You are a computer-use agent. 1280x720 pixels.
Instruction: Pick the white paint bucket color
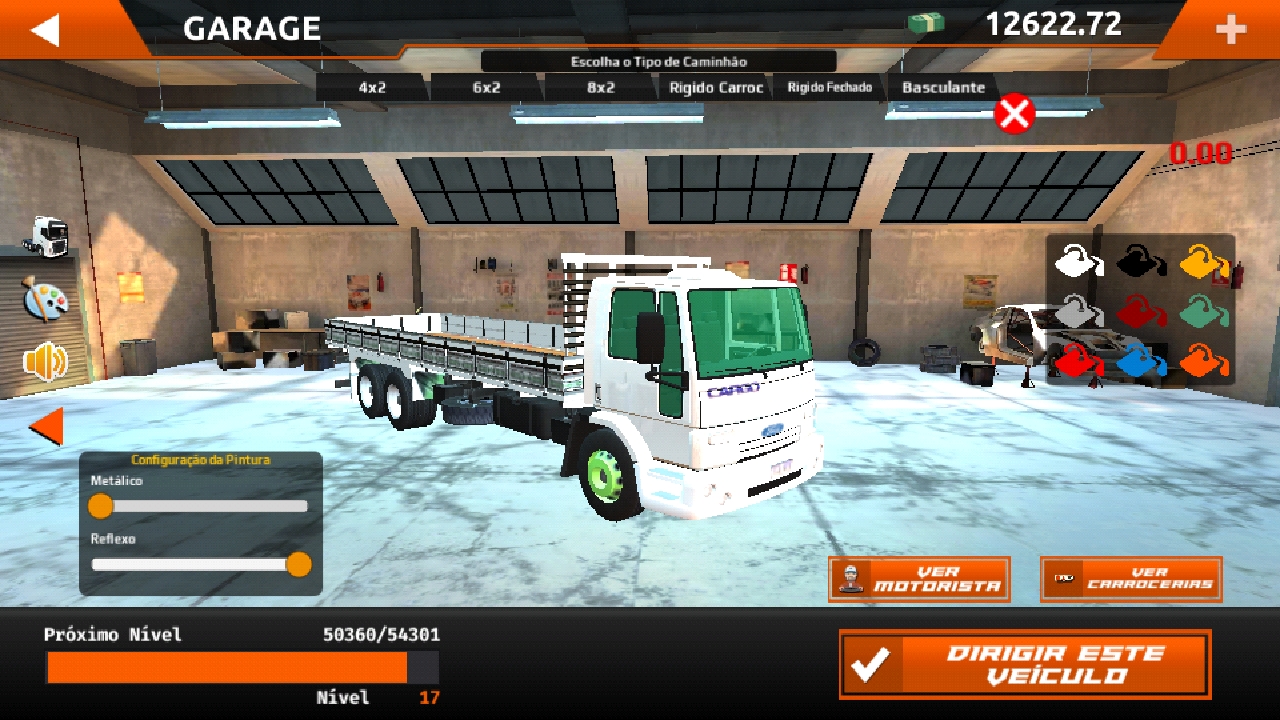click(1078, 262)
